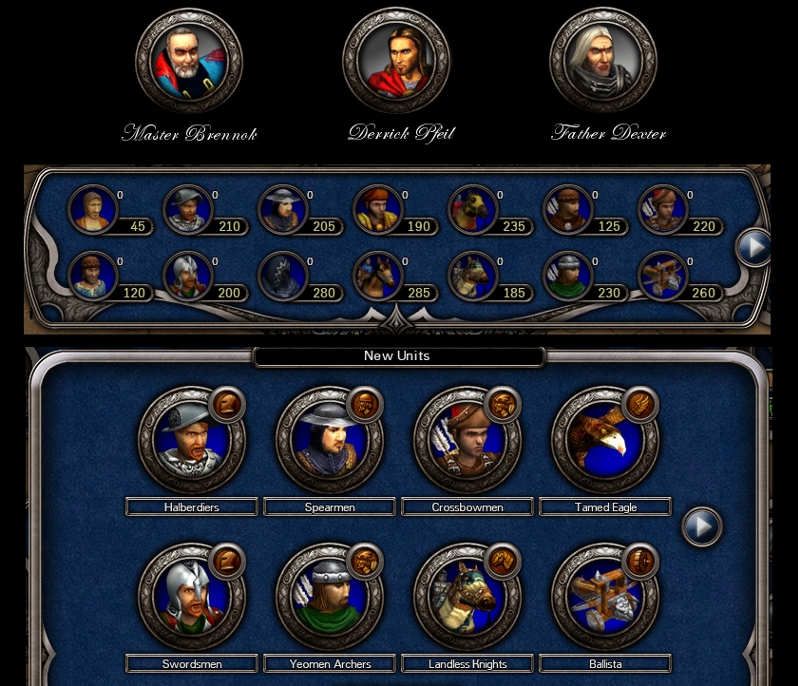Select the dark helmeted unit costing 280
Screen dimensions: 798x686
(282, 276)
